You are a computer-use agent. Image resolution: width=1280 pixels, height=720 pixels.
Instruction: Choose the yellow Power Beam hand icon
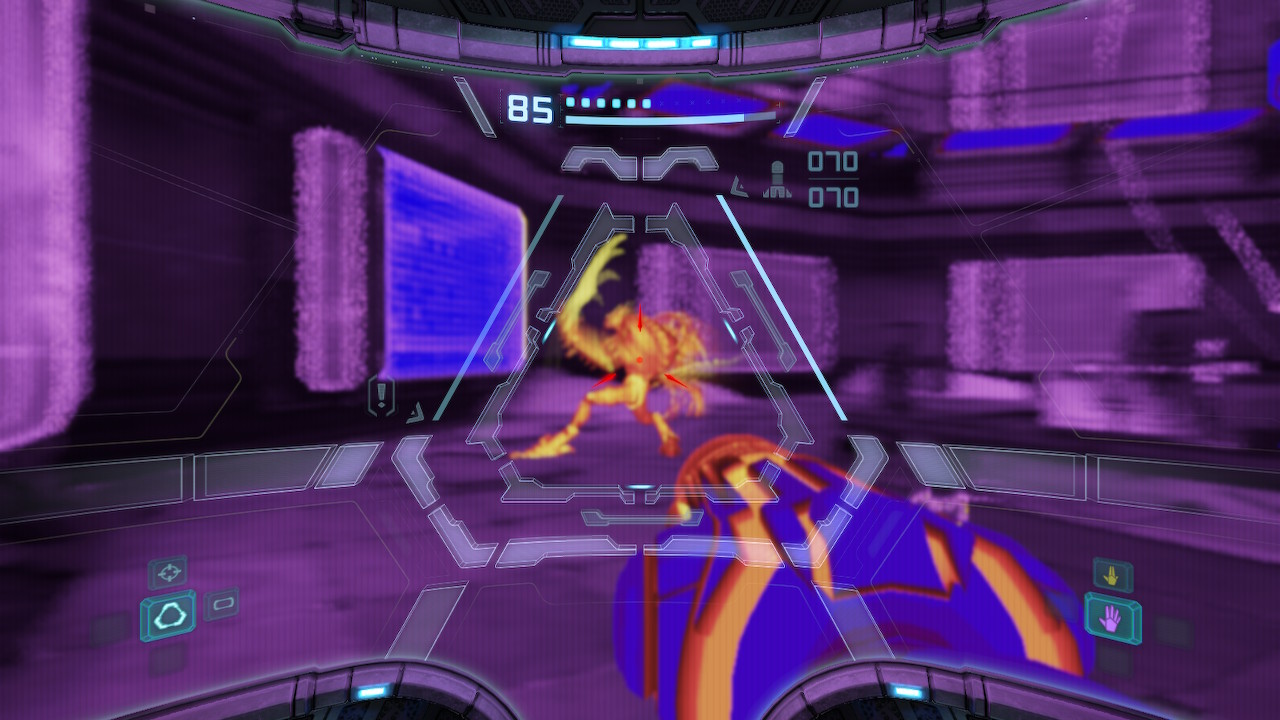click(x=1112, y=575)
